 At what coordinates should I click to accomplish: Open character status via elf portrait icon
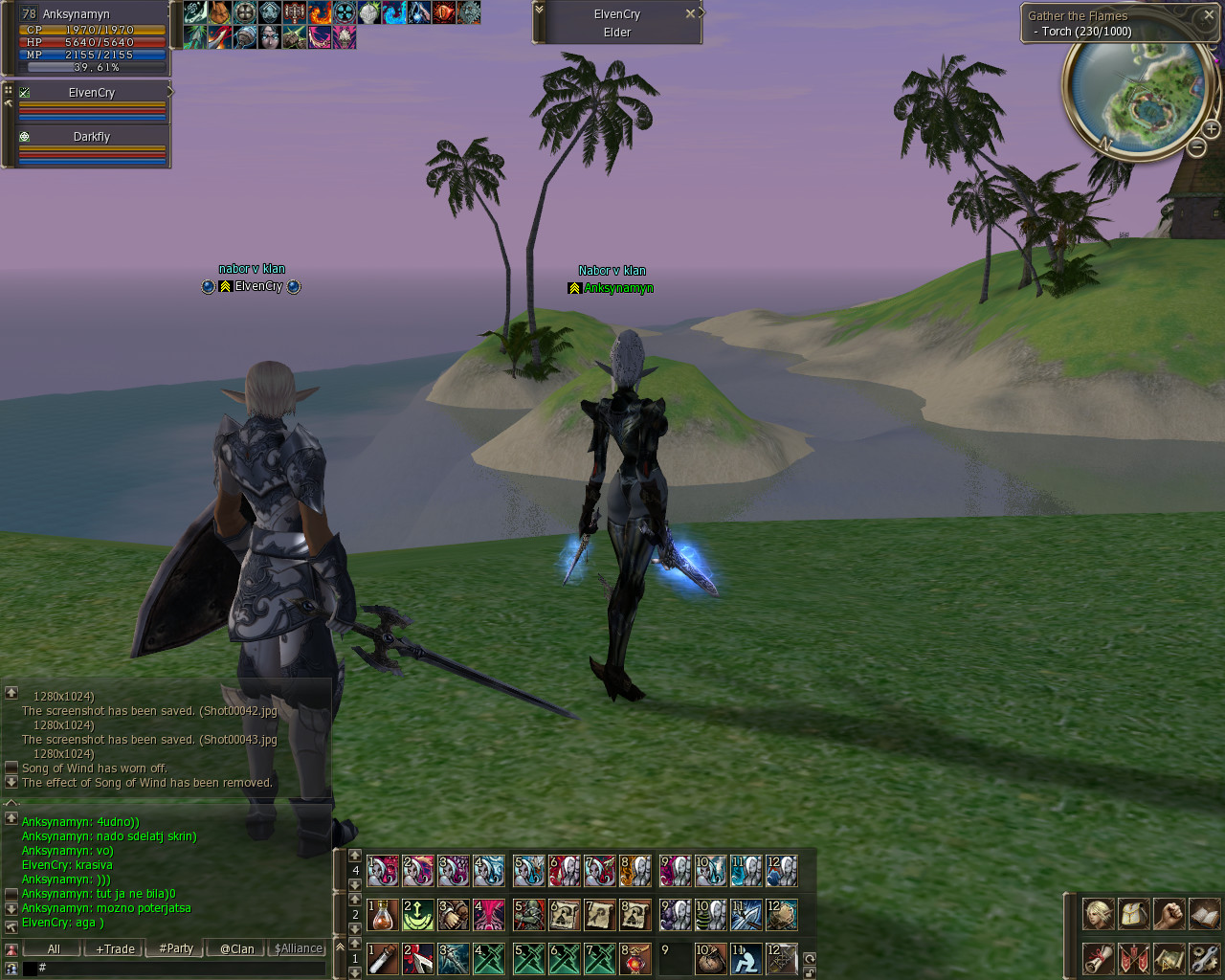[x=1098, y=914]
